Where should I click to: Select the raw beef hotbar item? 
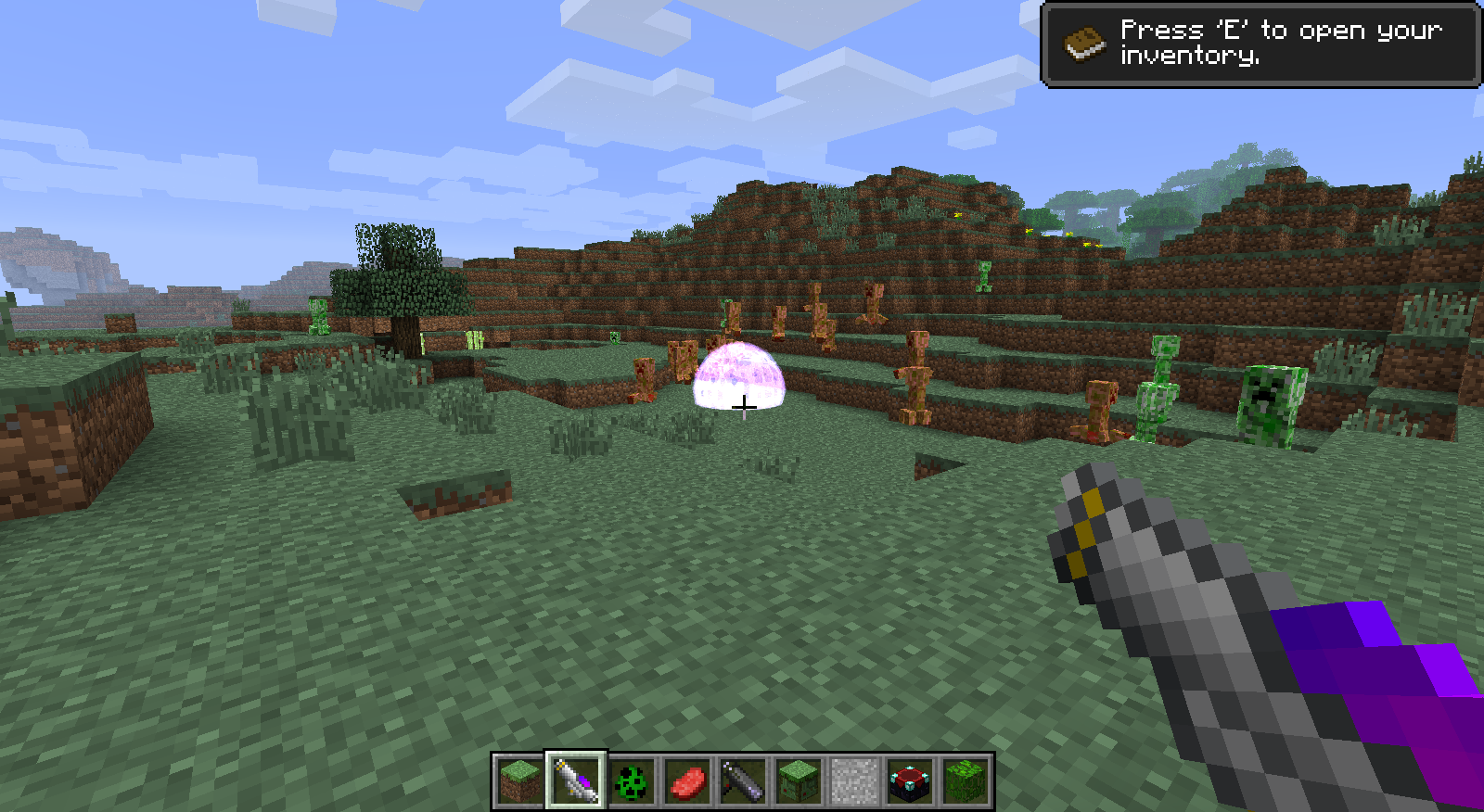point(687,780)
